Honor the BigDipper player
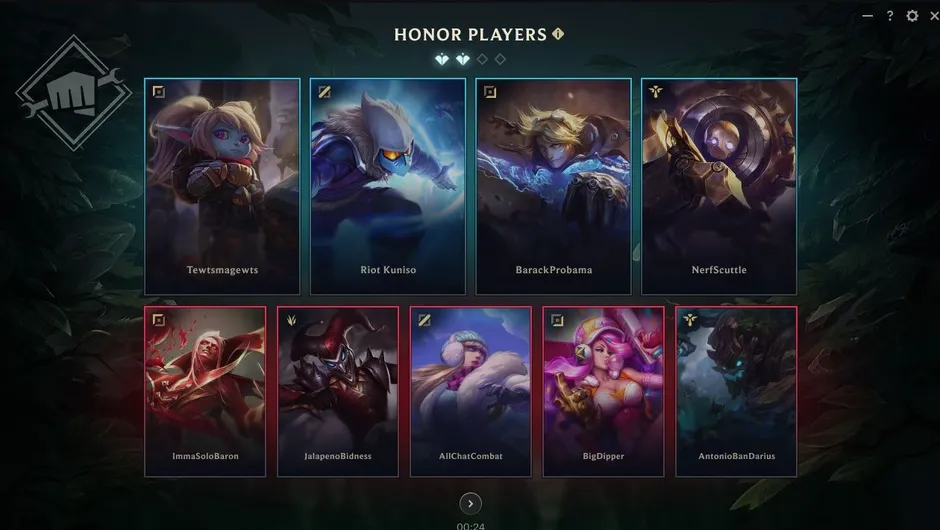This screenshot has width=940, height=530. (603, 391)
